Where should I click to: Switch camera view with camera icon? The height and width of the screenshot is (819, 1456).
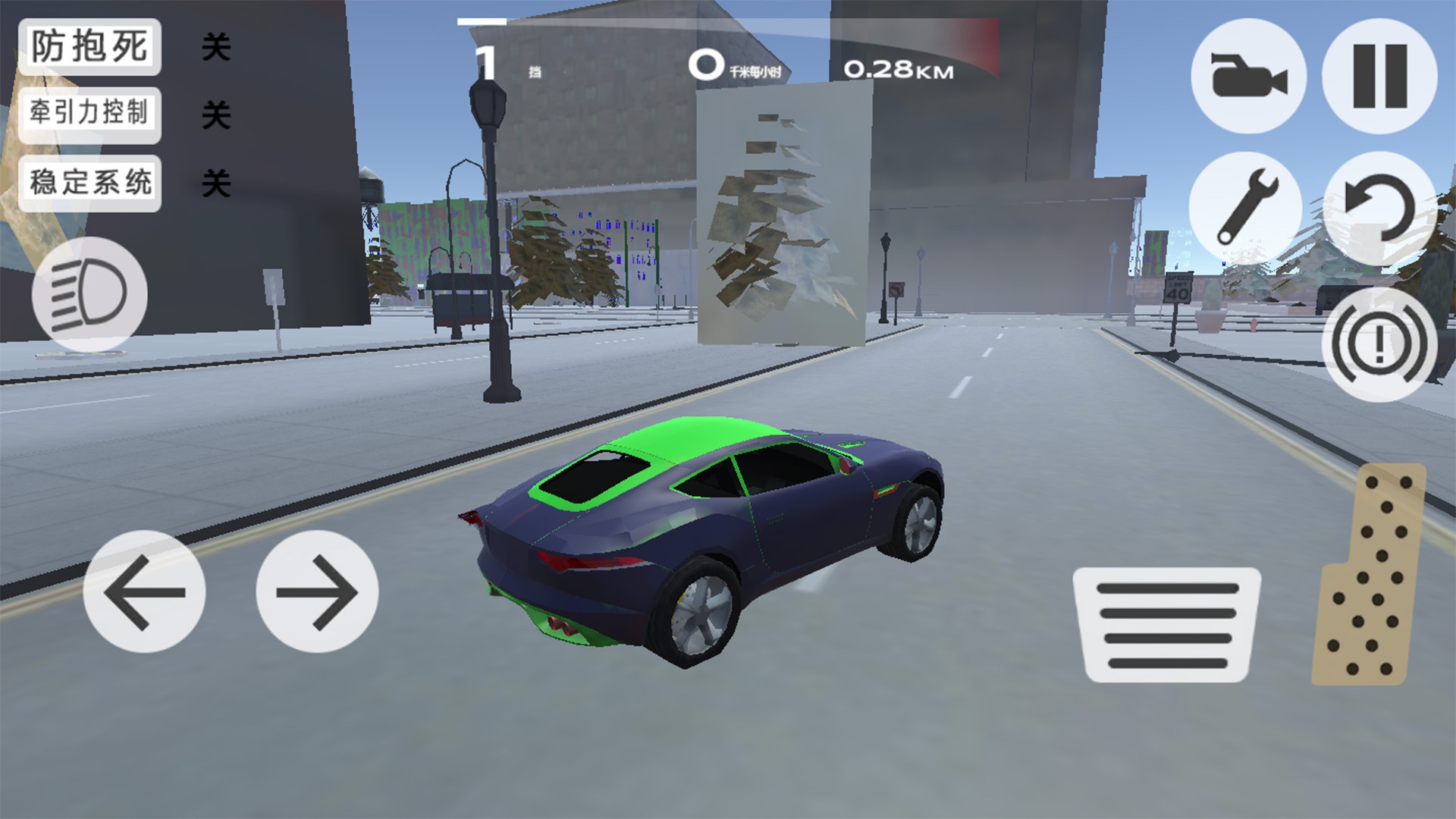[x=1248, y=76]
